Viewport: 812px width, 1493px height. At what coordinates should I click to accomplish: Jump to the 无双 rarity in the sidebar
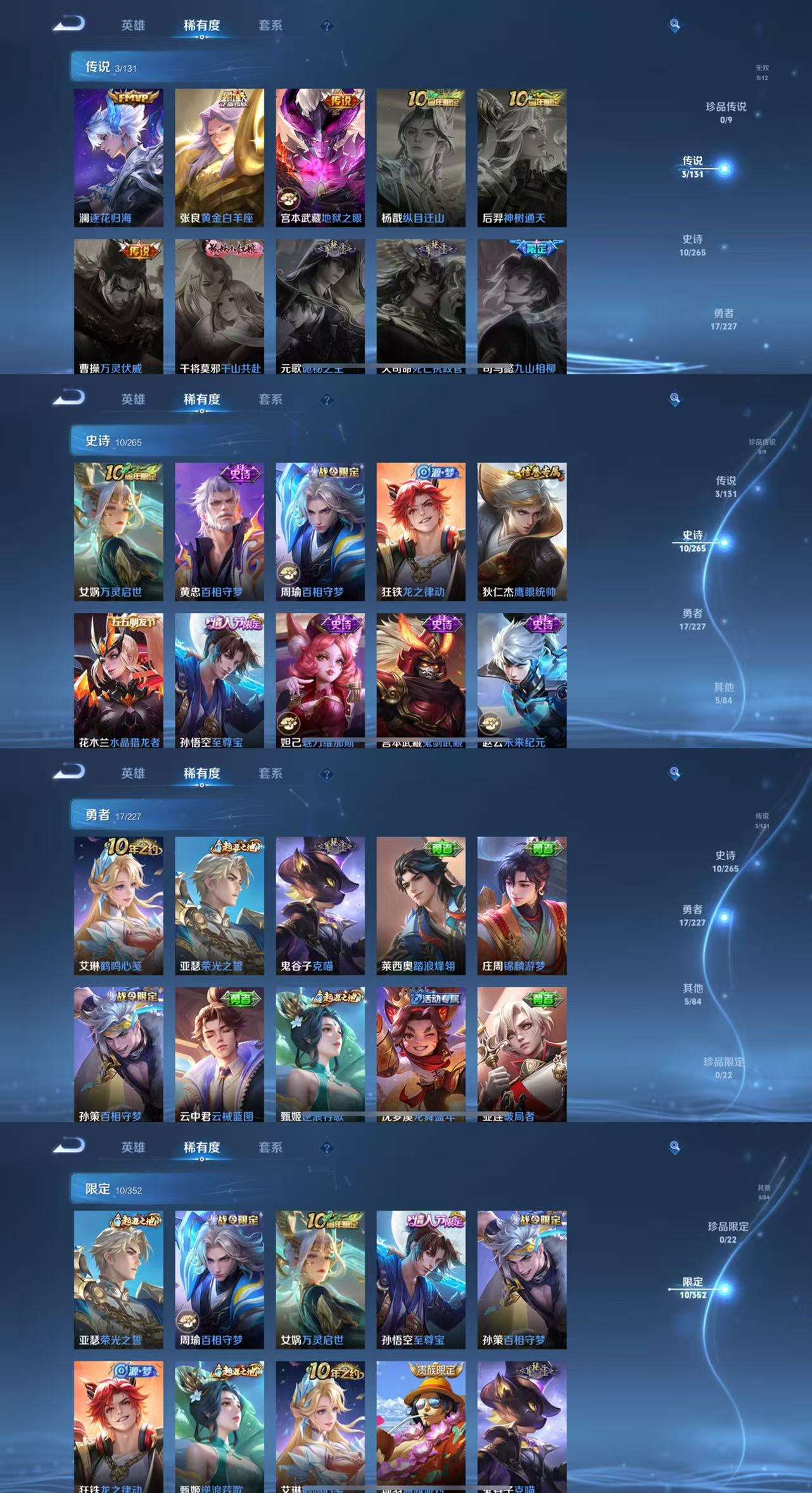[761, 72]
